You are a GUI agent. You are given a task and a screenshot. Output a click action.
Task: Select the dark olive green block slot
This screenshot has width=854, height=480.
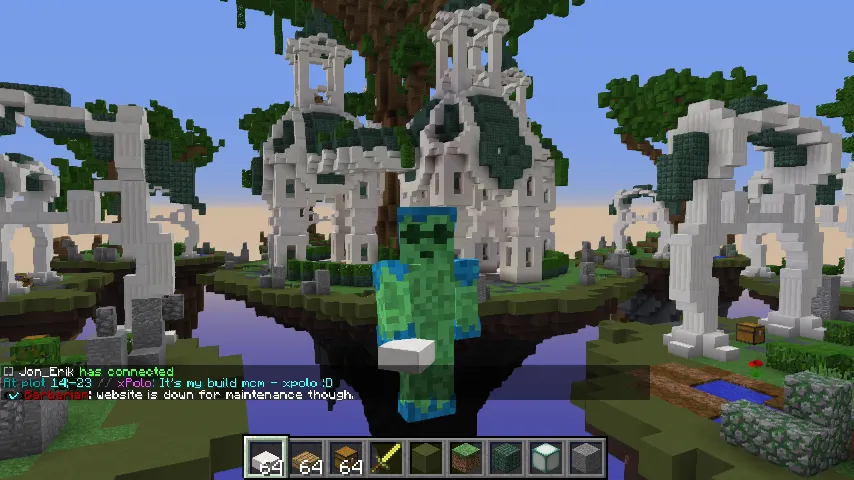[427, 458]
